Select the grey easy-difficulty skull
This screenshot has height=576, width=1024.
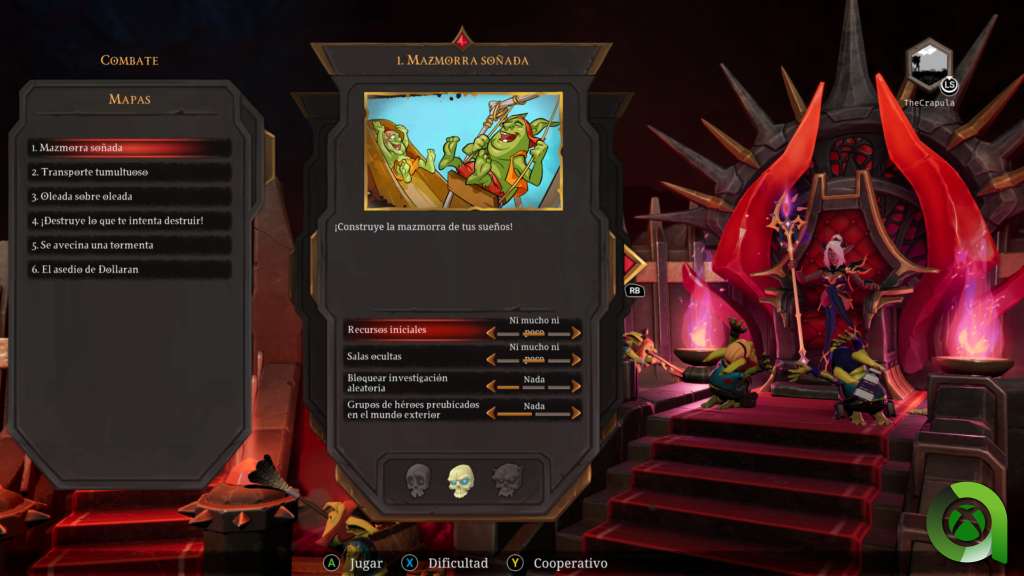[418, 481]
